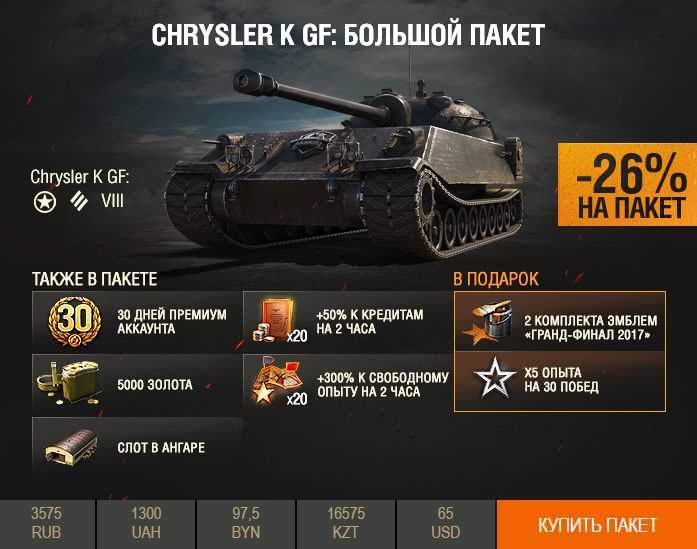
Task: Choose the 65 USD price option
Action: [x=446, y=524]
